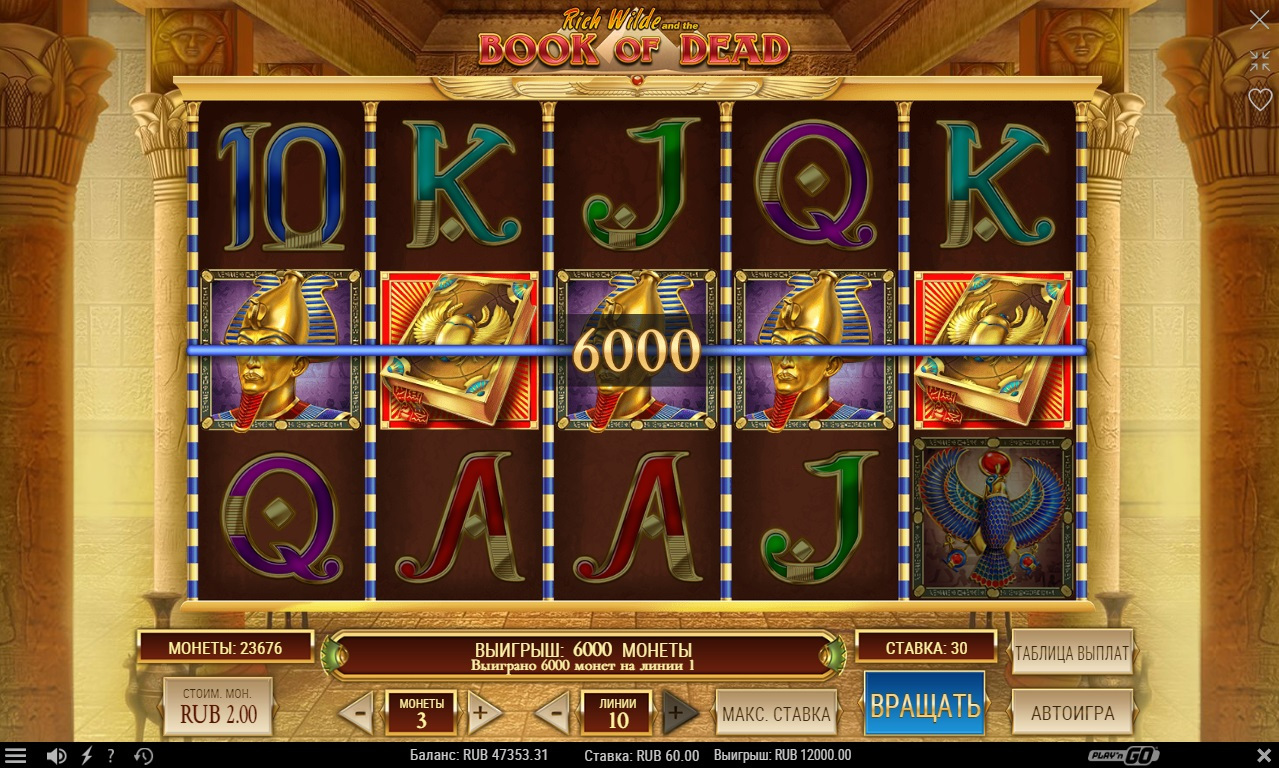
Task: Close the game window overlay
Action: (x=1259, y=20)
